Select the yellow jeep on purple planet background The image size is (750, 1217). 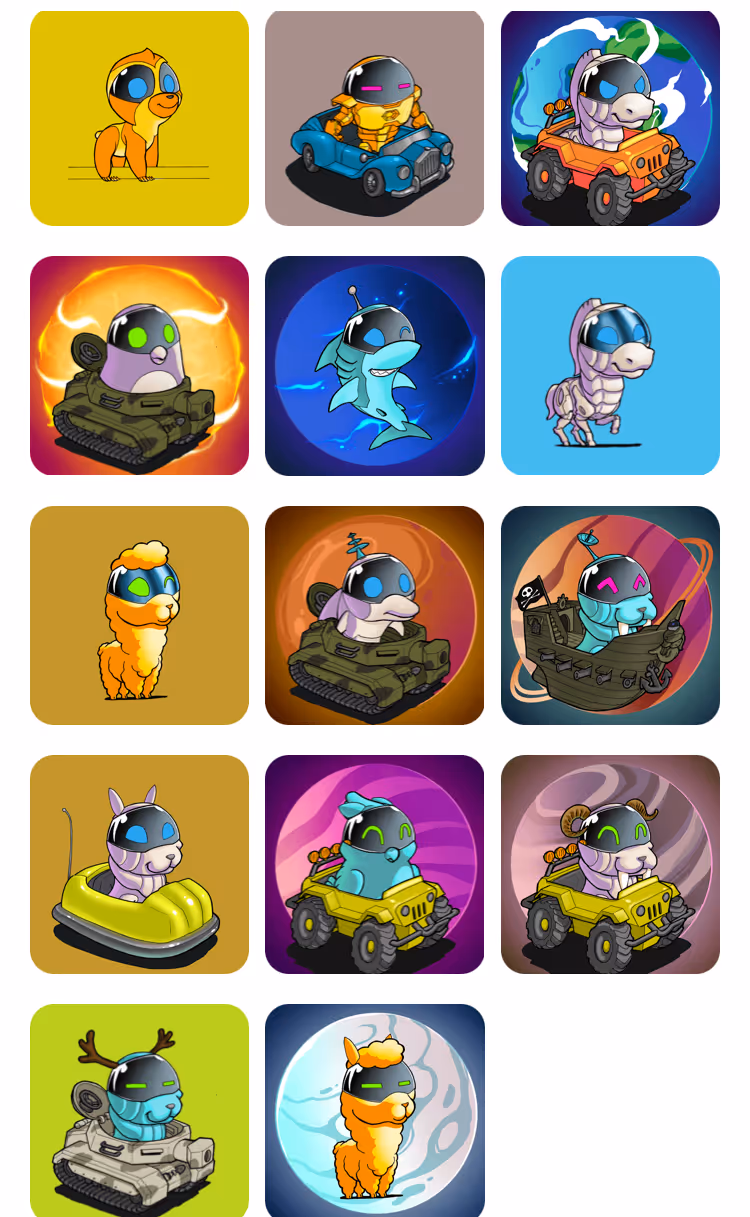[374, 864]
